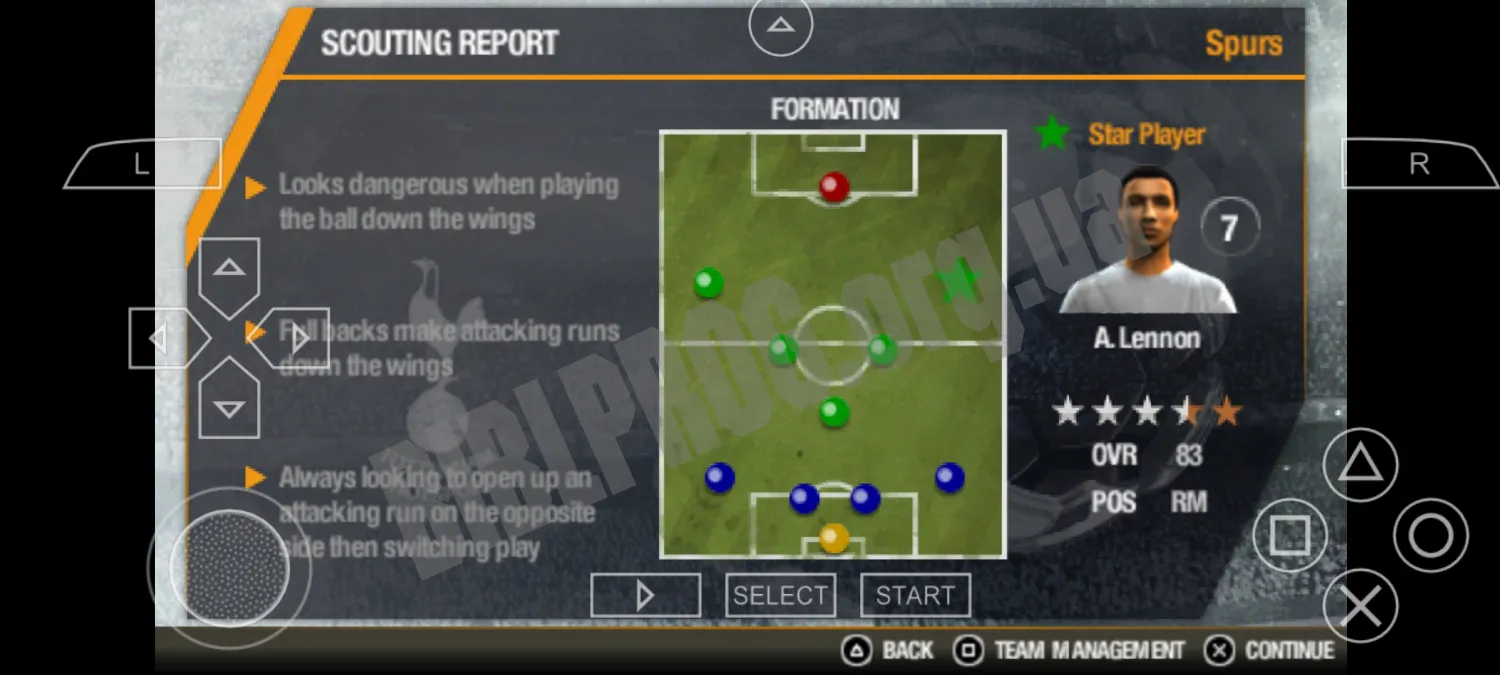Tap the SELECT touch button

coord(780,596)
